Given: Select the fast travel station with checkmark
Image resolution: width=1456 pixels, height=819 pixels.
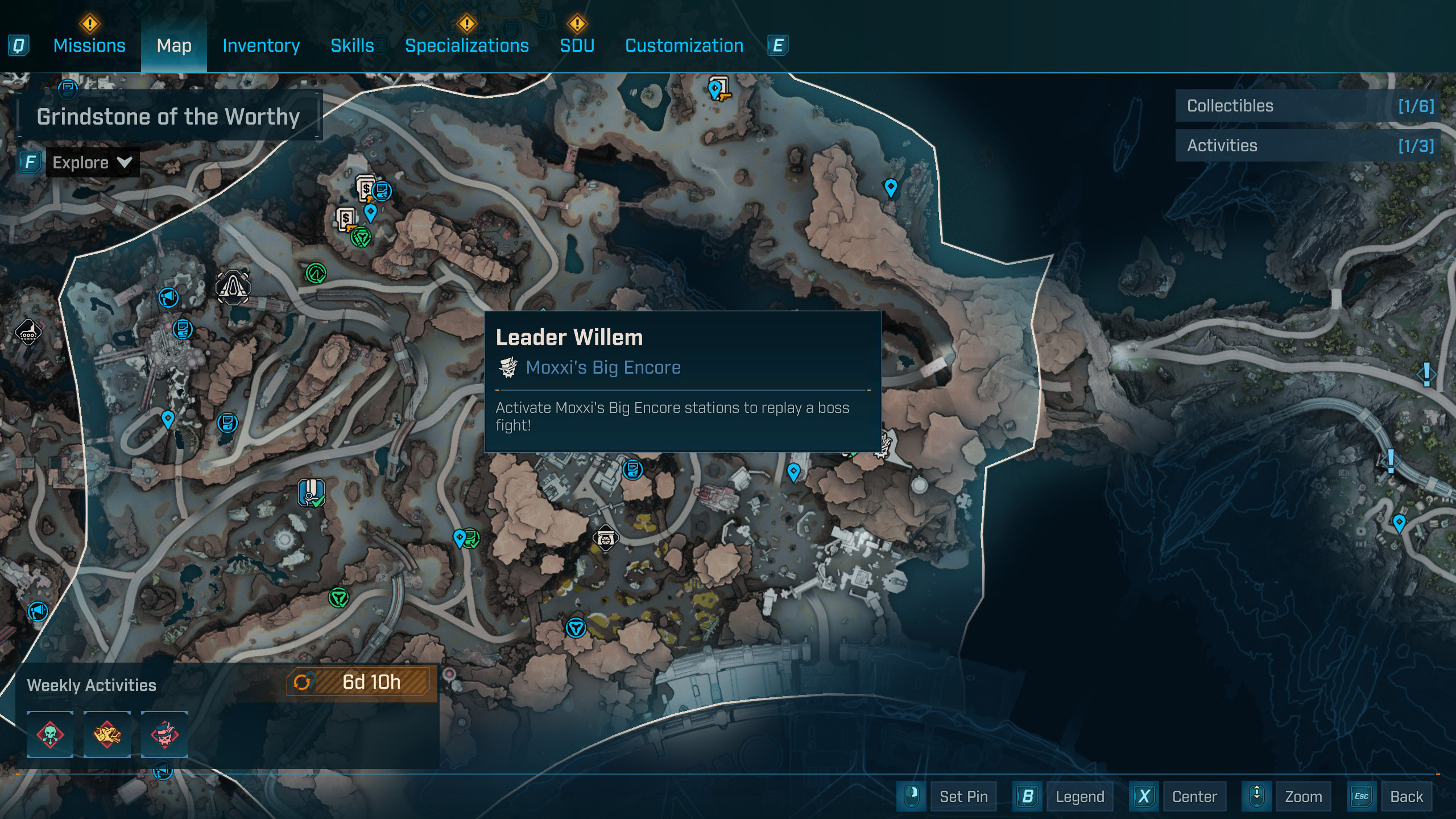Looking at the screenshot, I should pyautogui.click(x=311, y=493).
